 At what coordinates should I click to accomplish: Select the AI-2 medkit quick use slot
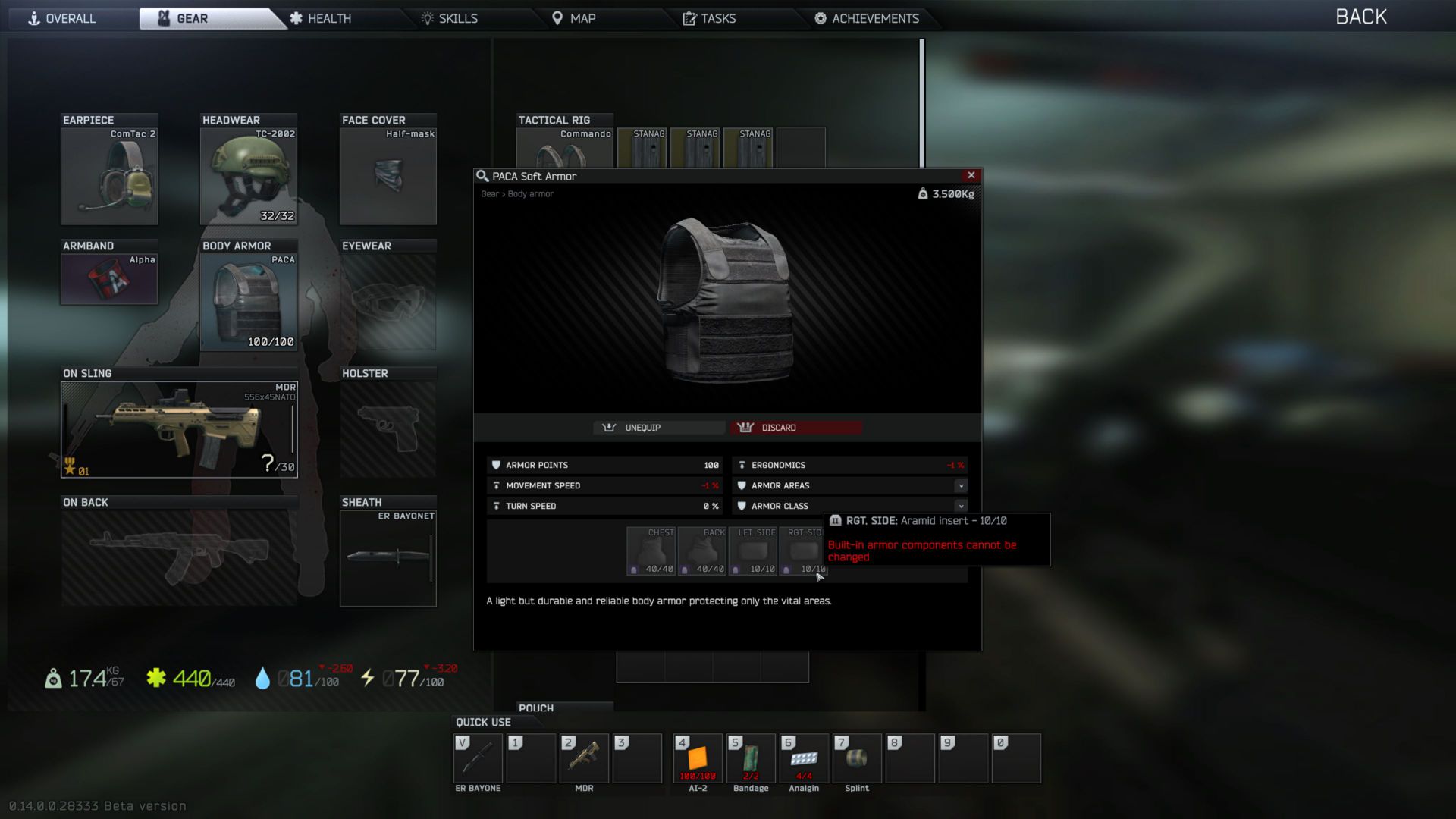[x=698, y=758]
